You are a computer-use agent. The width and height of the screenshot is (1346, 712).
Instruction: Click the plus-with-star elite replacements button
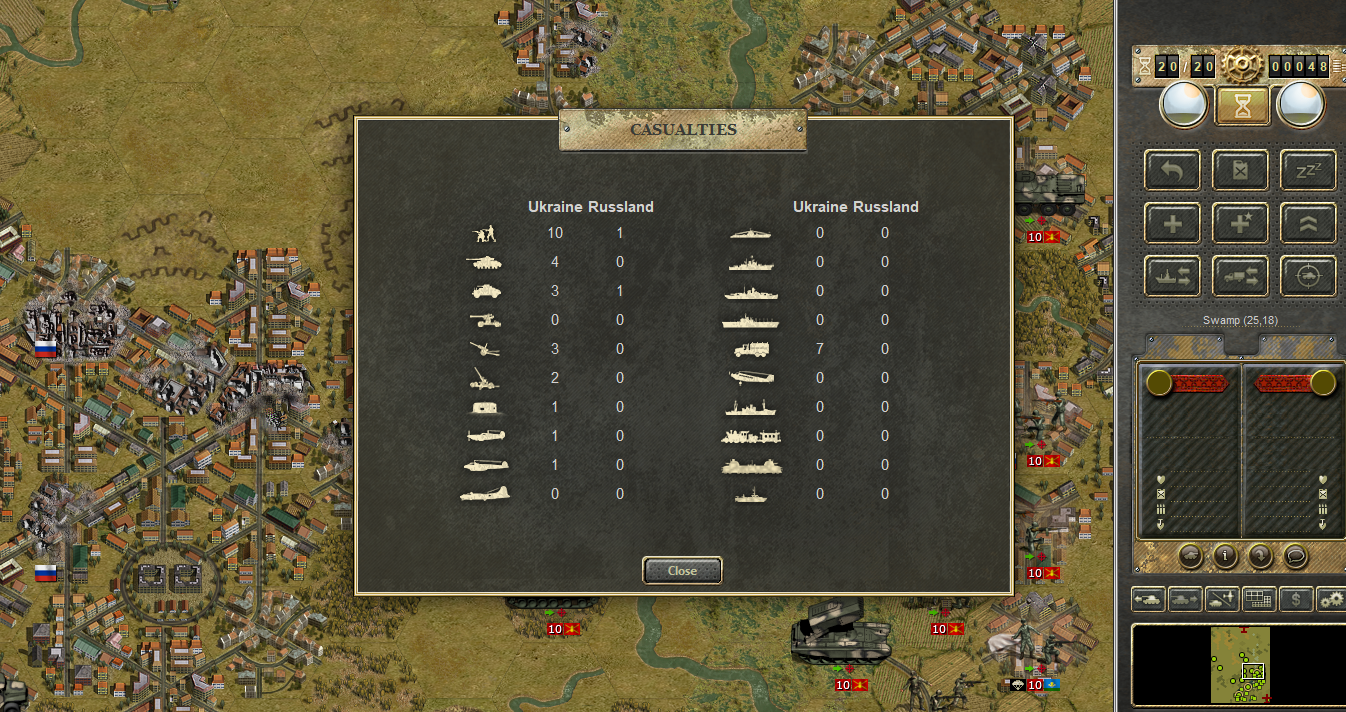(x=1240, y=223)
